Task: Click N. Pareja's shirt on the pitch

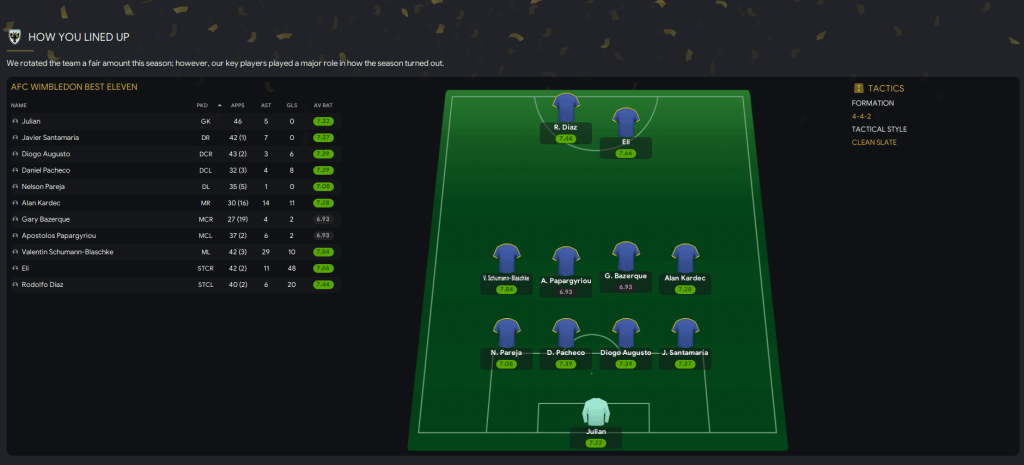Action: [x=508, y=332]
